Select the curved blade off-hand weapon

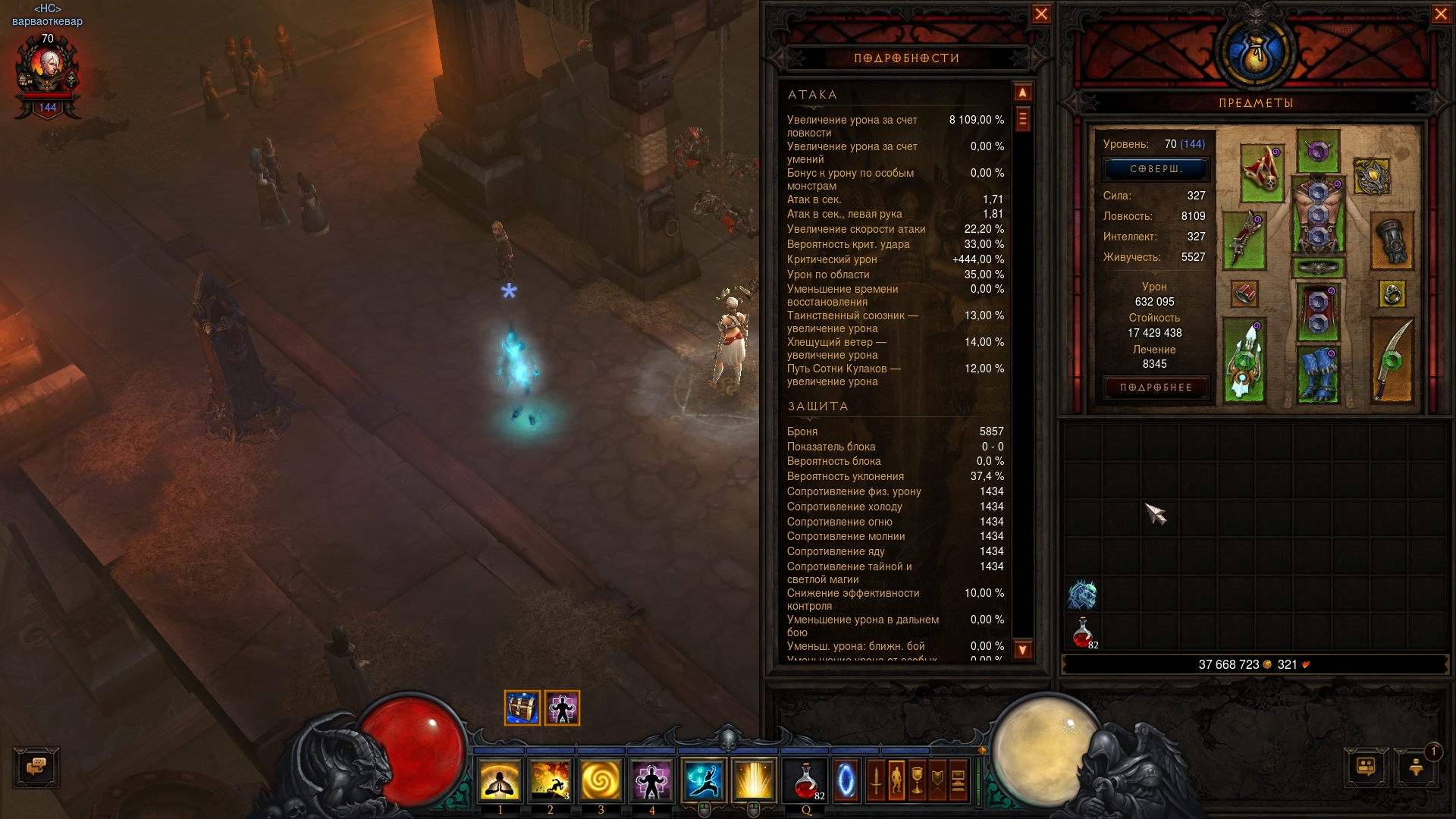click(1392, 359)
